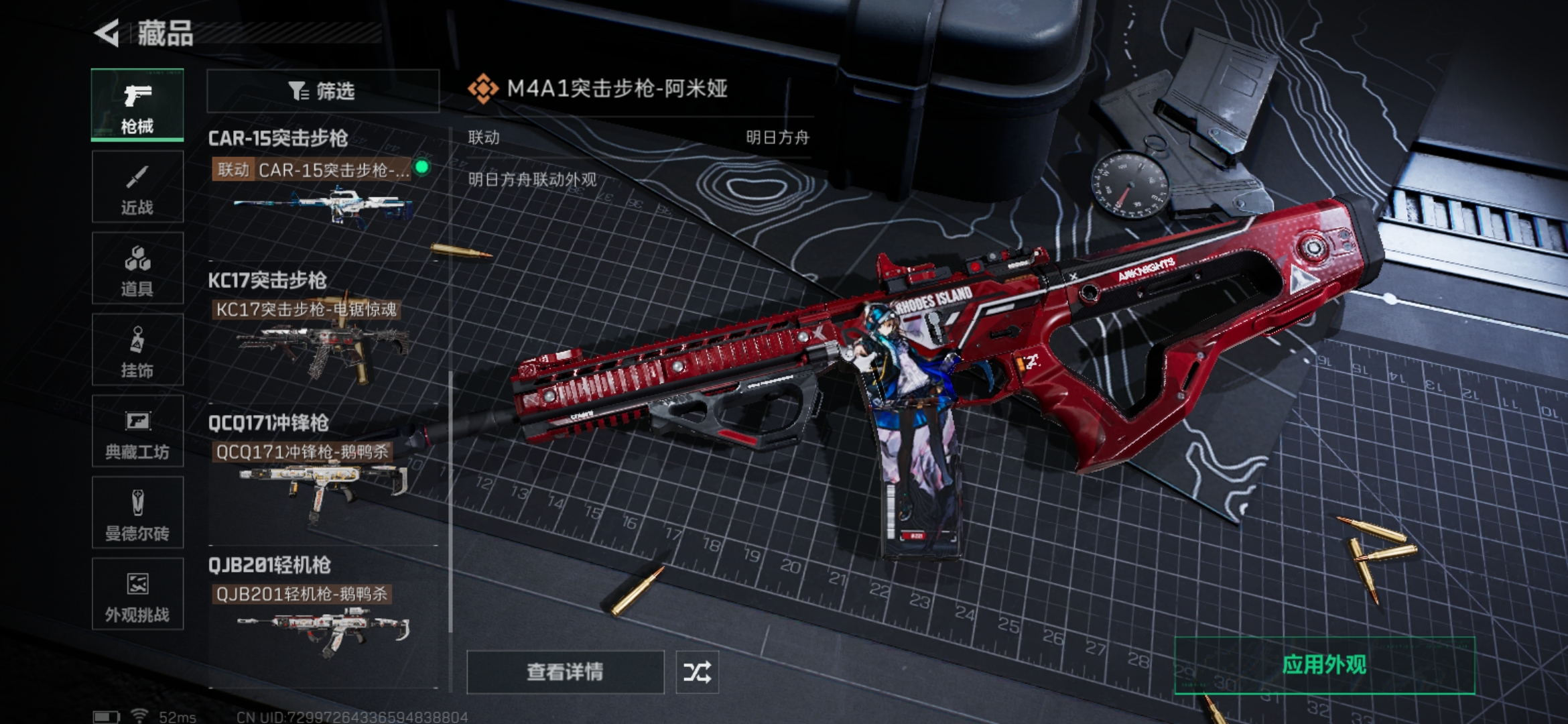Switch to the 曼德尔砖 tab
1568x724 pixels.
pyautogui.click(x=137, y=513)
